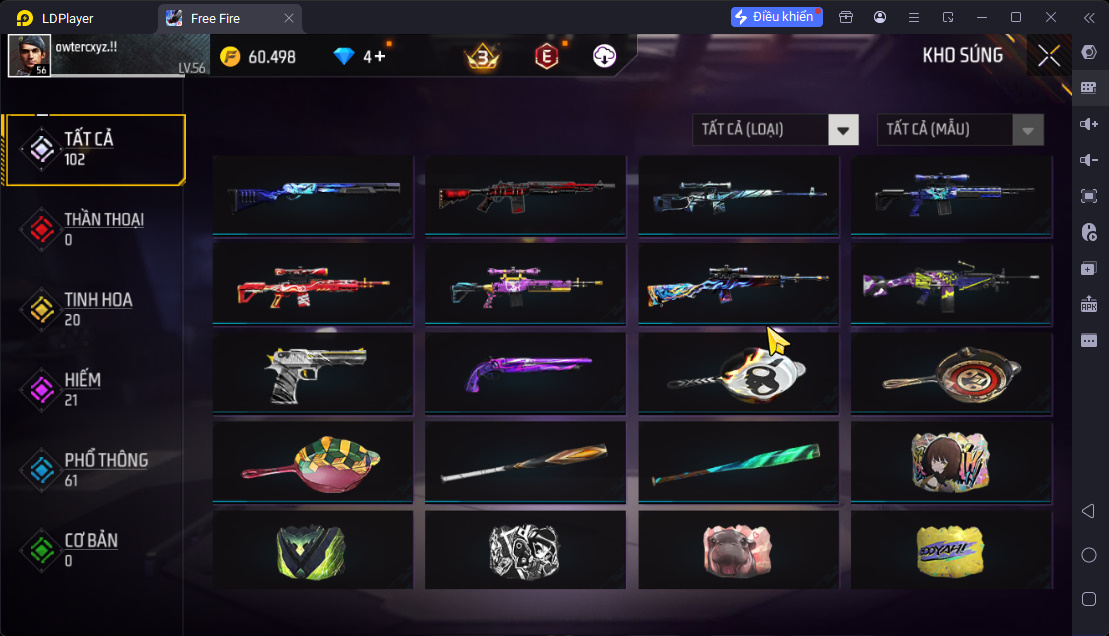This screenshot has width=1109, height=636.
Task: Open the cloud download icon
Action: click(x=604, y=57)
